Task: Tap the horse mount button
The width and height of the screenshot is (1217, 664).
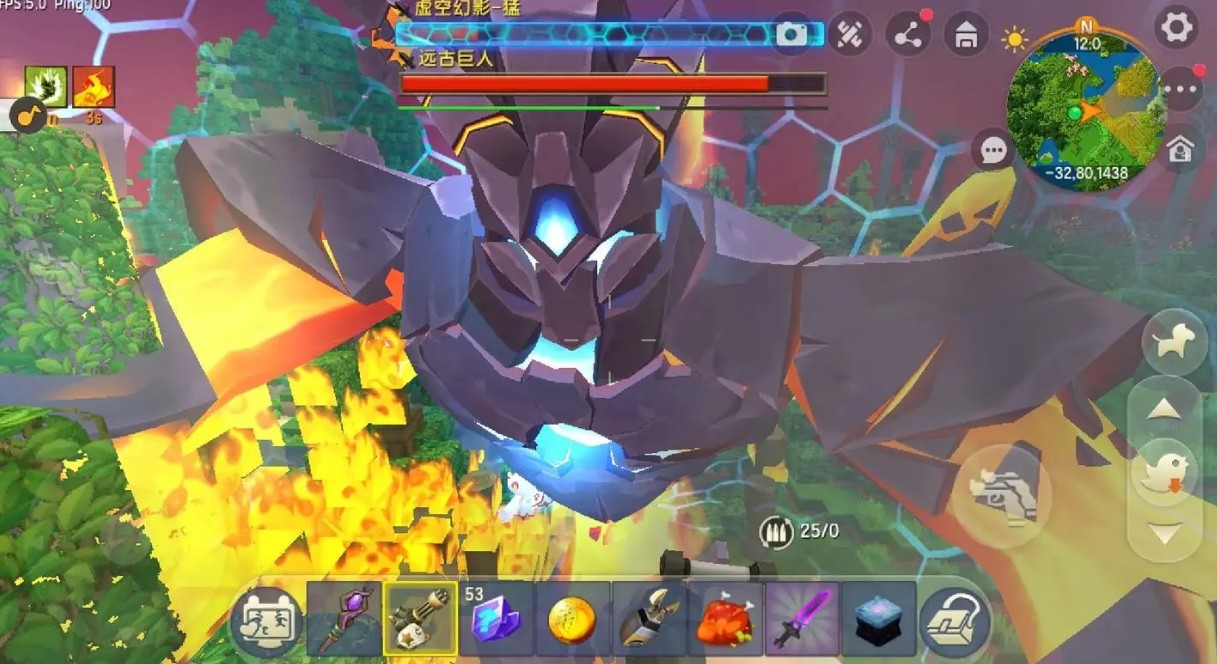Action: (x=1173, y=343)
